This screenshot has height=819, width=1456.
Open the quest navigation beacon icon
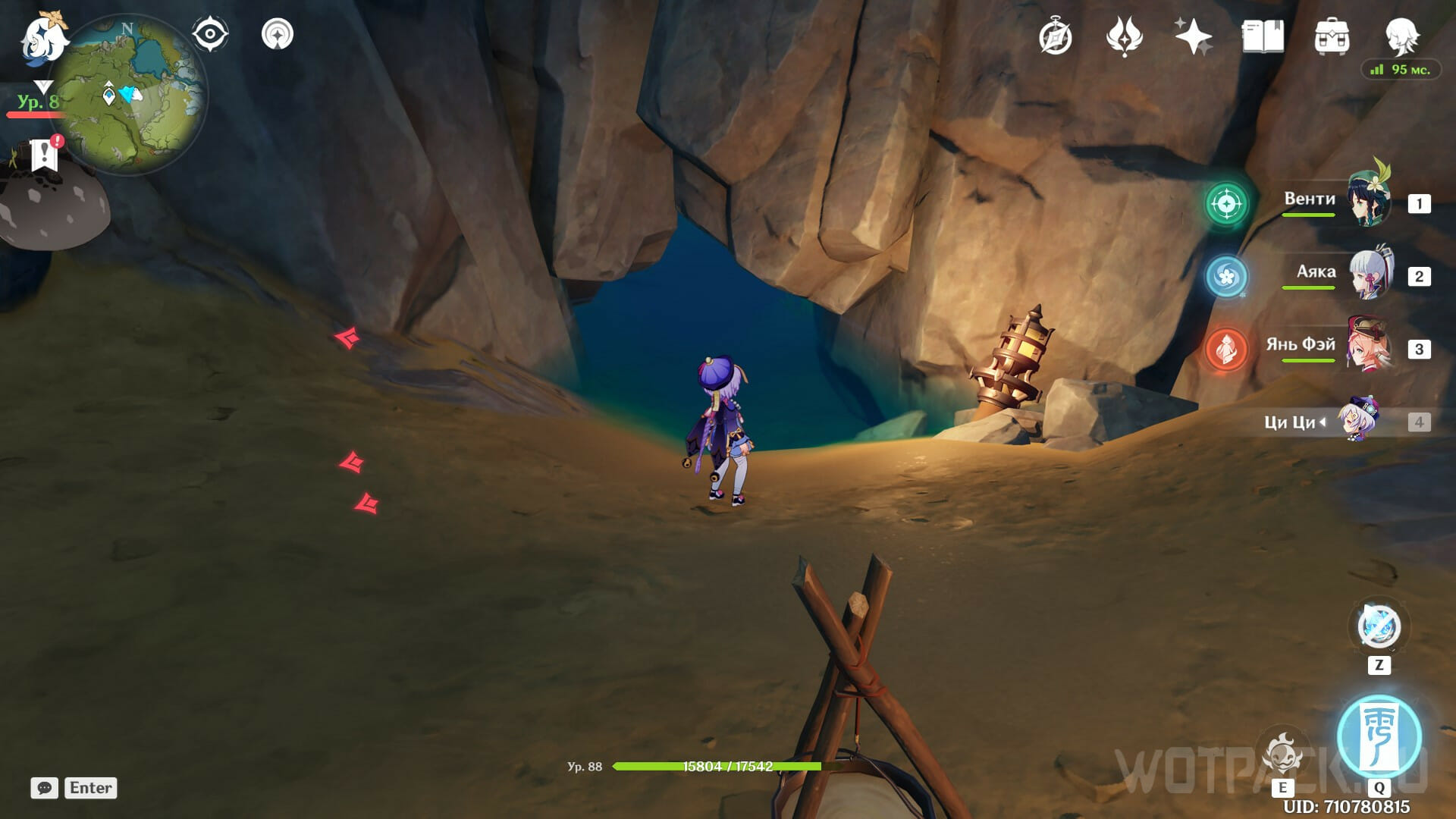(x=278, y=35)
